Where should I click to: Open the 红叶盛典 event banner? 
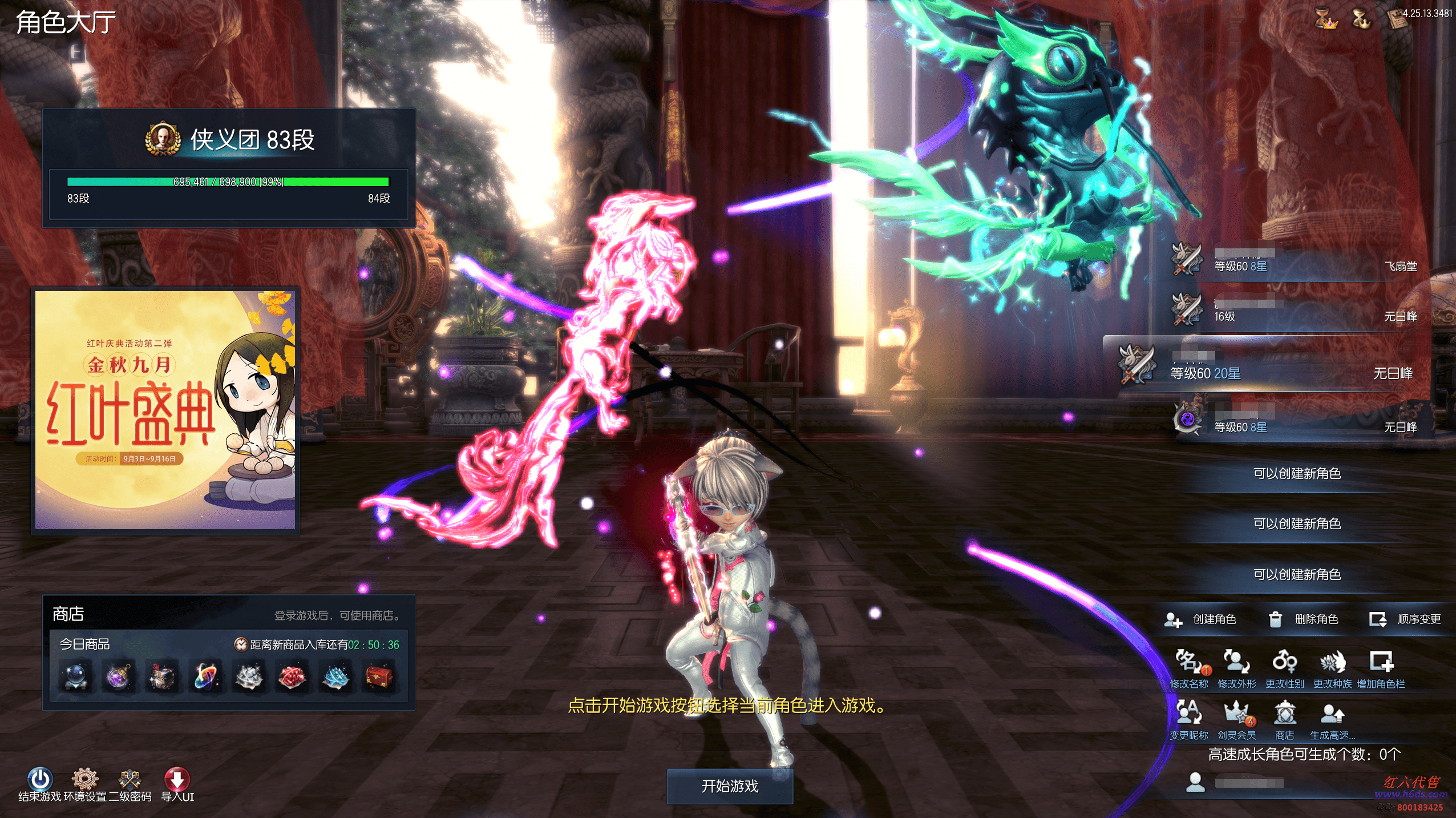pyautogui.click(x=165, y=410)
